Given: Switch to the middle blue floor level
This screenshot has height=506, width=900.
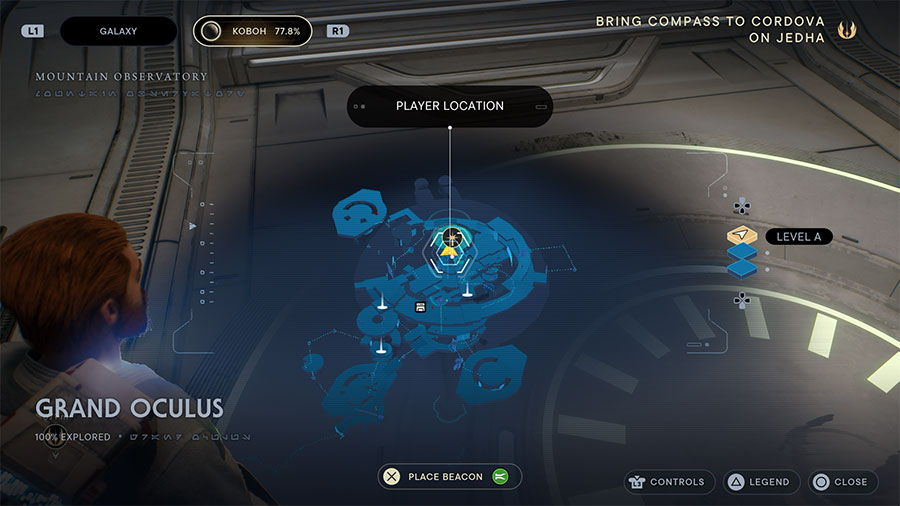Looking at the screenshot, I should coord(741,253).
